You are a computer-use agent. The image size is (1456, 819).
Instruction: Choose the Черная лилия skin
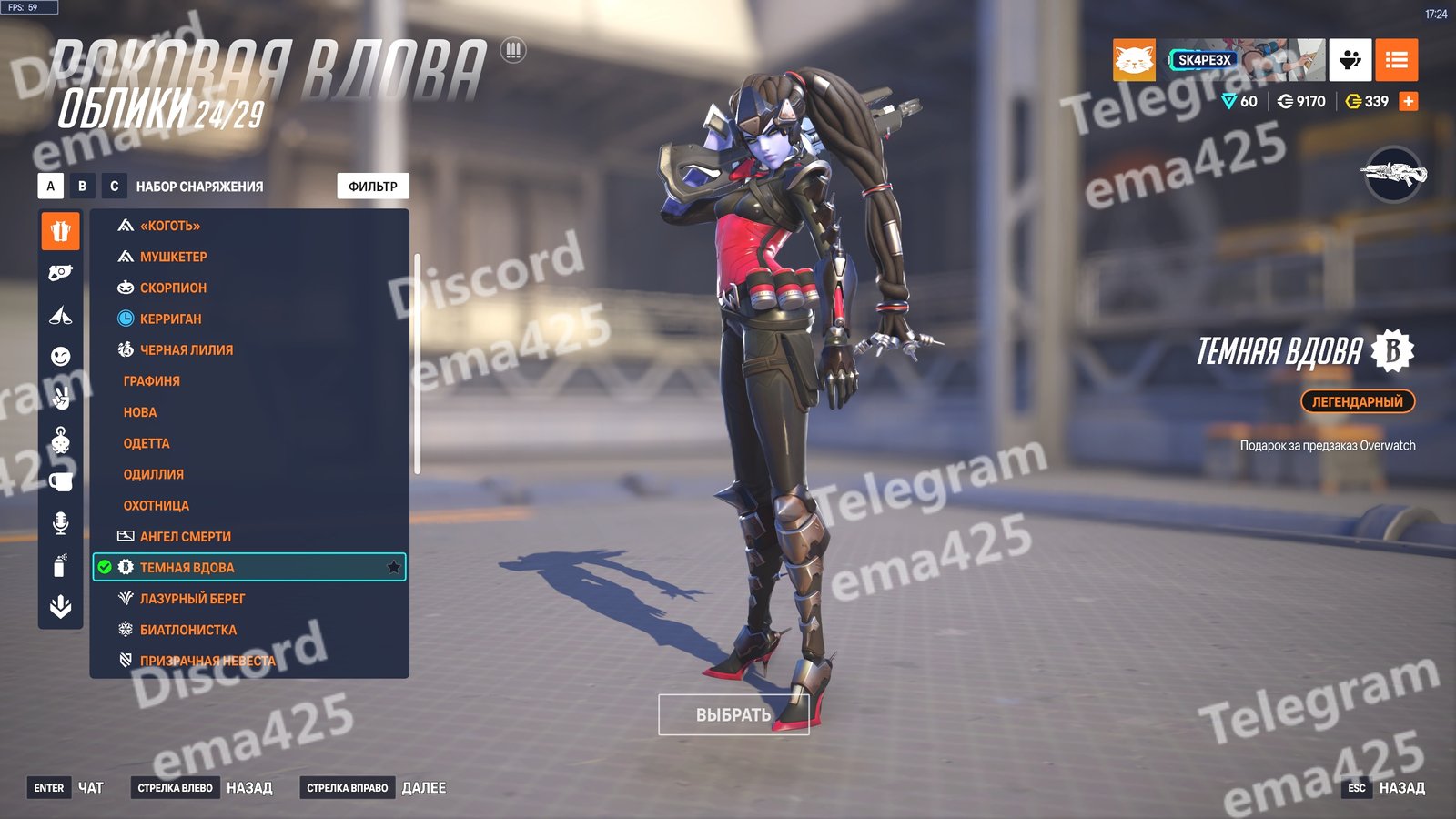point(186,349)
